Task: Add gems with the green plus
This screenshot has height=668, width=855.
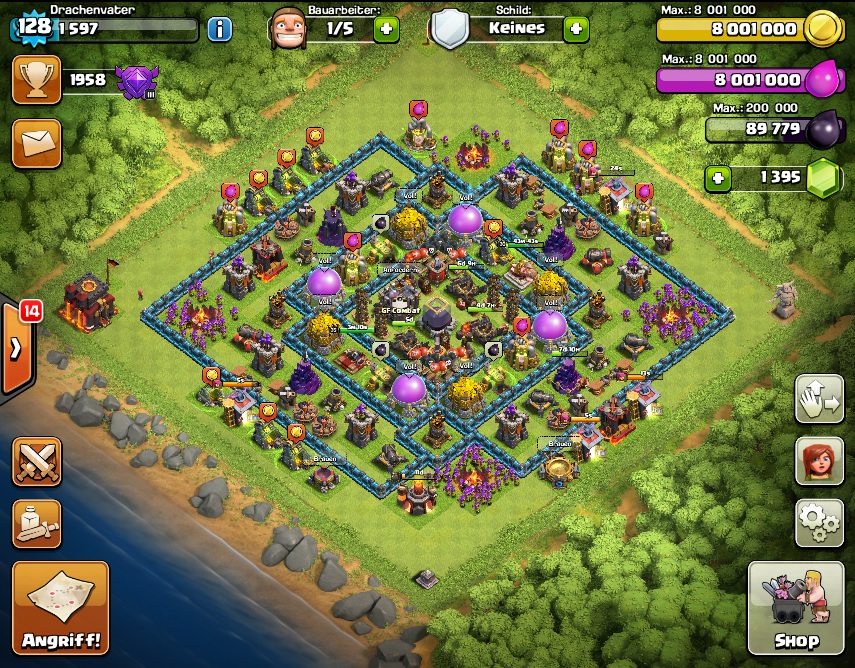Action: point(717,178)
